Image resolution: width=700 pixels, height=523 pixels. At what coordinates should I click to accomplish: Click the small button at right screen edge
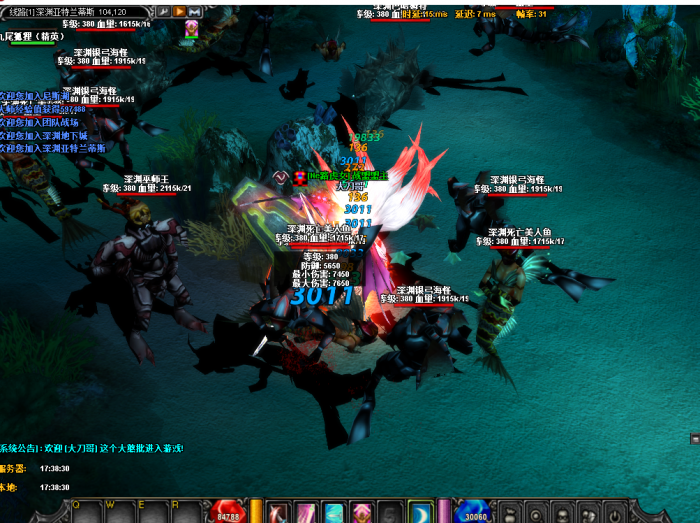point(695,439)
